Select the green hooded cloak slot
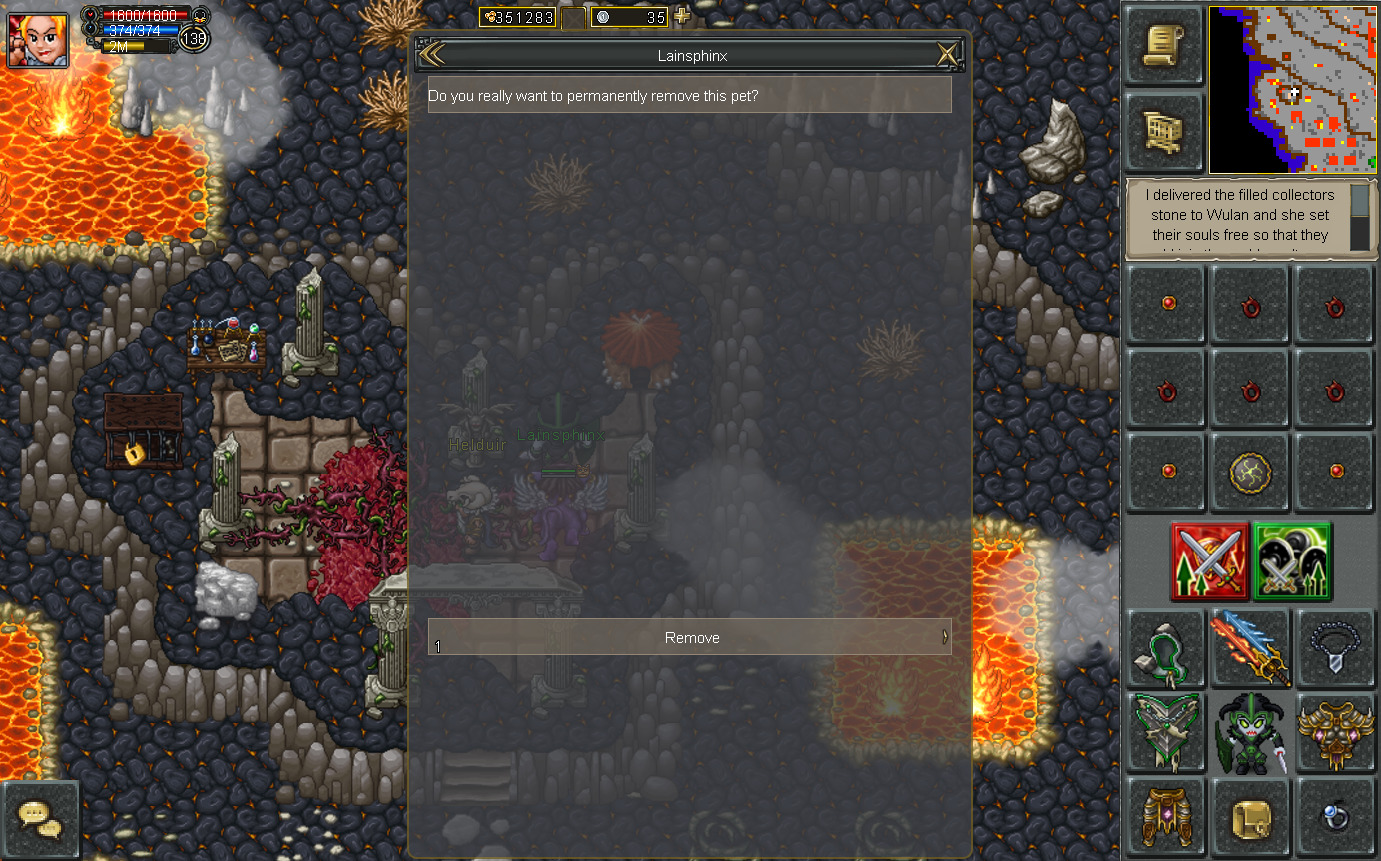Viewport: 1381px width, 861px height. click(x=1165, y=647)
